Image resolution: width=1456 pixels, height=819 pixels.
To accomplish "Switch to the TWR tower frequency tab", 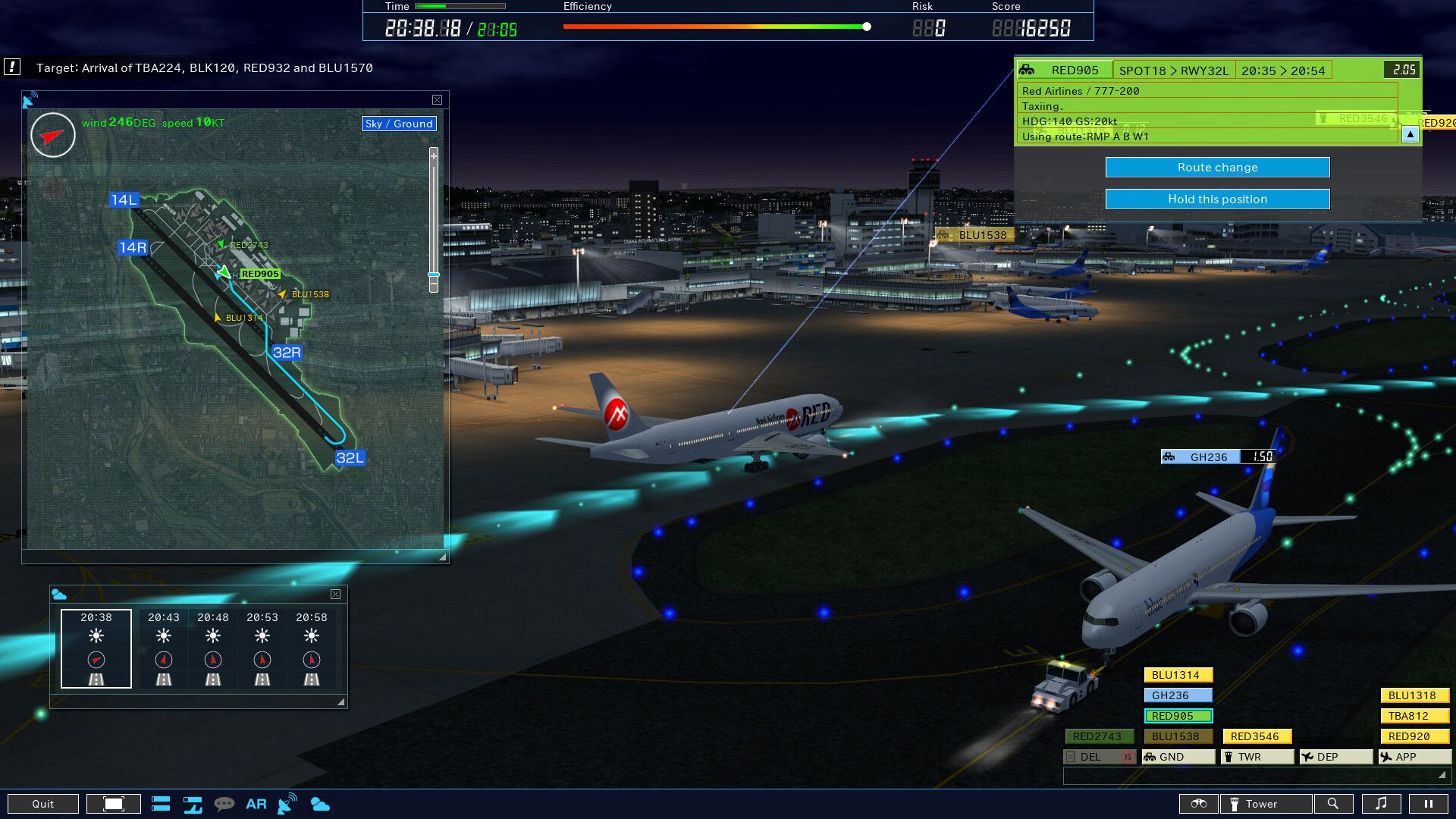I will 1257,757.
